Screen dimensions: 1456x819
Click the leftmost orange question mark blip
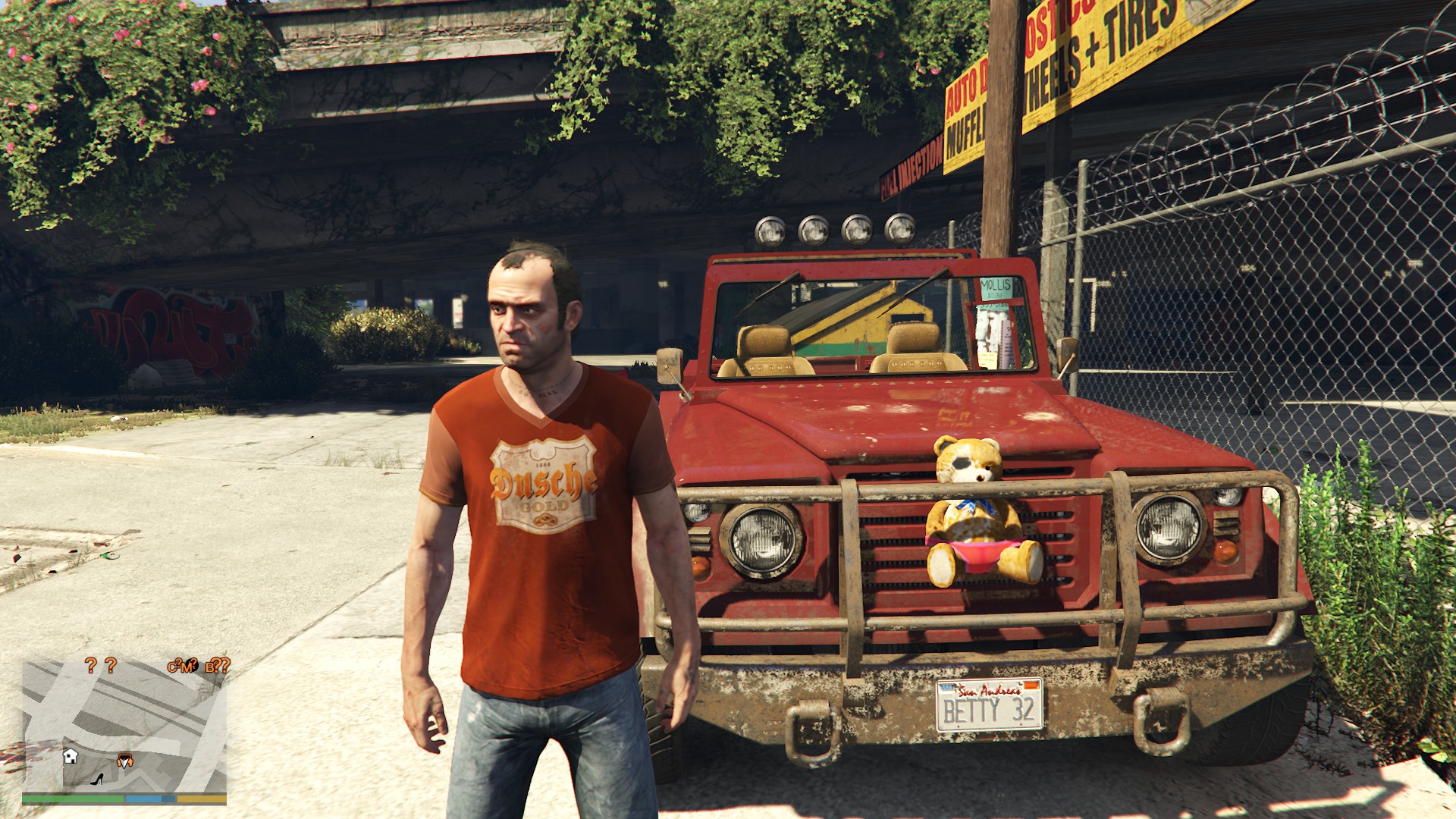coord(91,667)
